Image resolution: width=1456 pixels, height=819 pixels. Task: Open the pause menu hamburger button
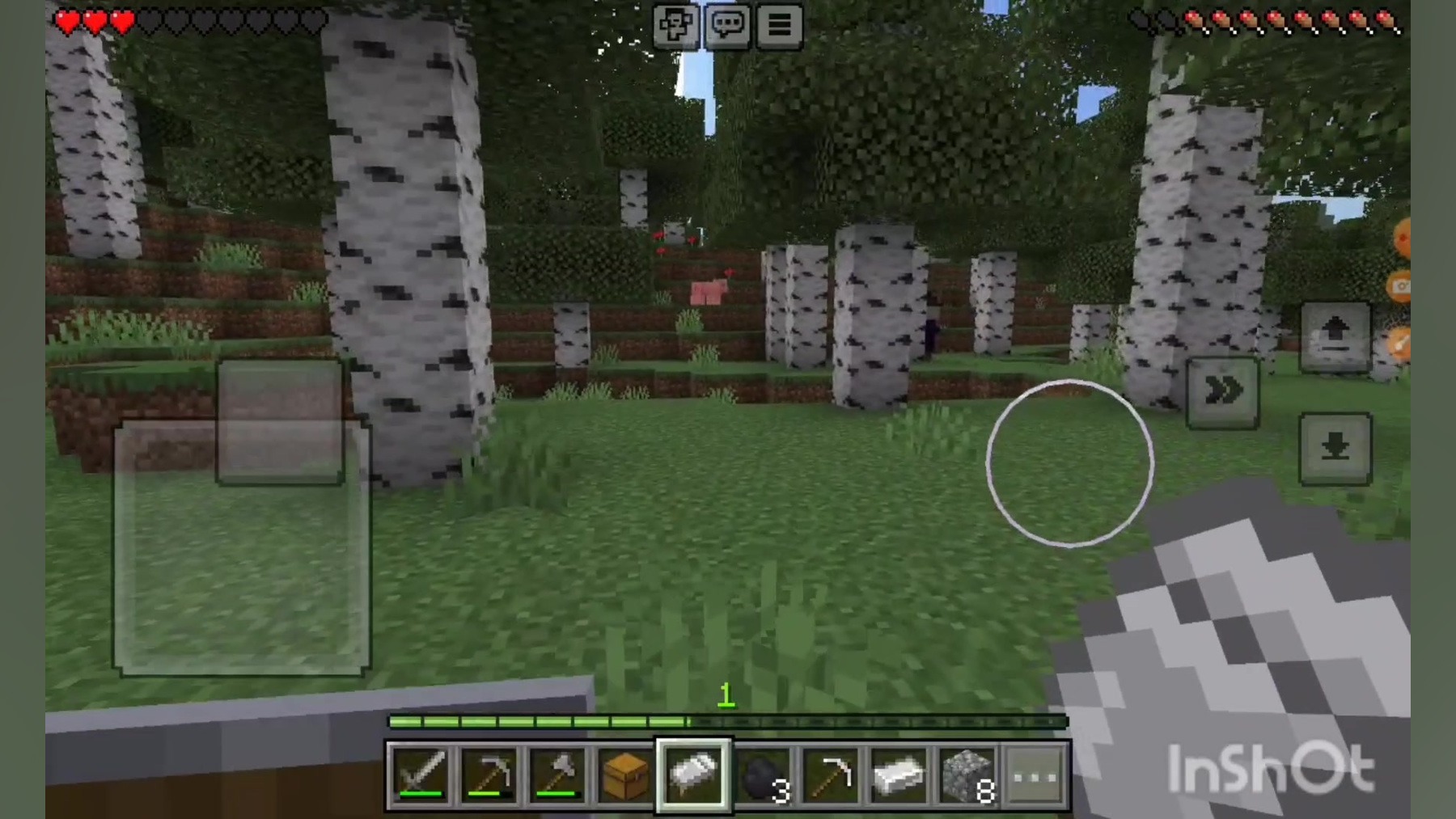(x=779, y=25)
